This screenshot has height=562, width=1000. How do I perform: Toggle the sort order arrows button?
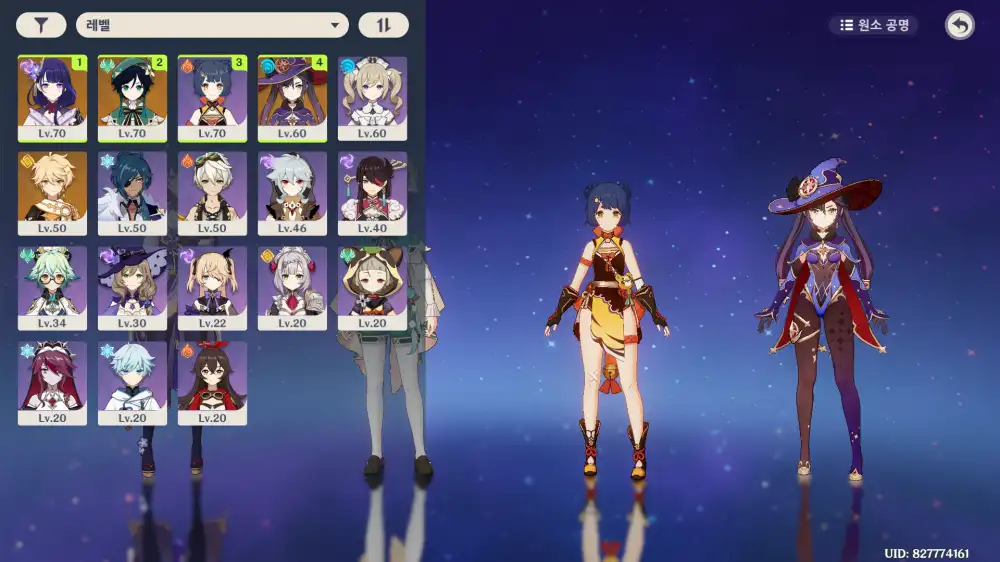[x=383, y=25]
